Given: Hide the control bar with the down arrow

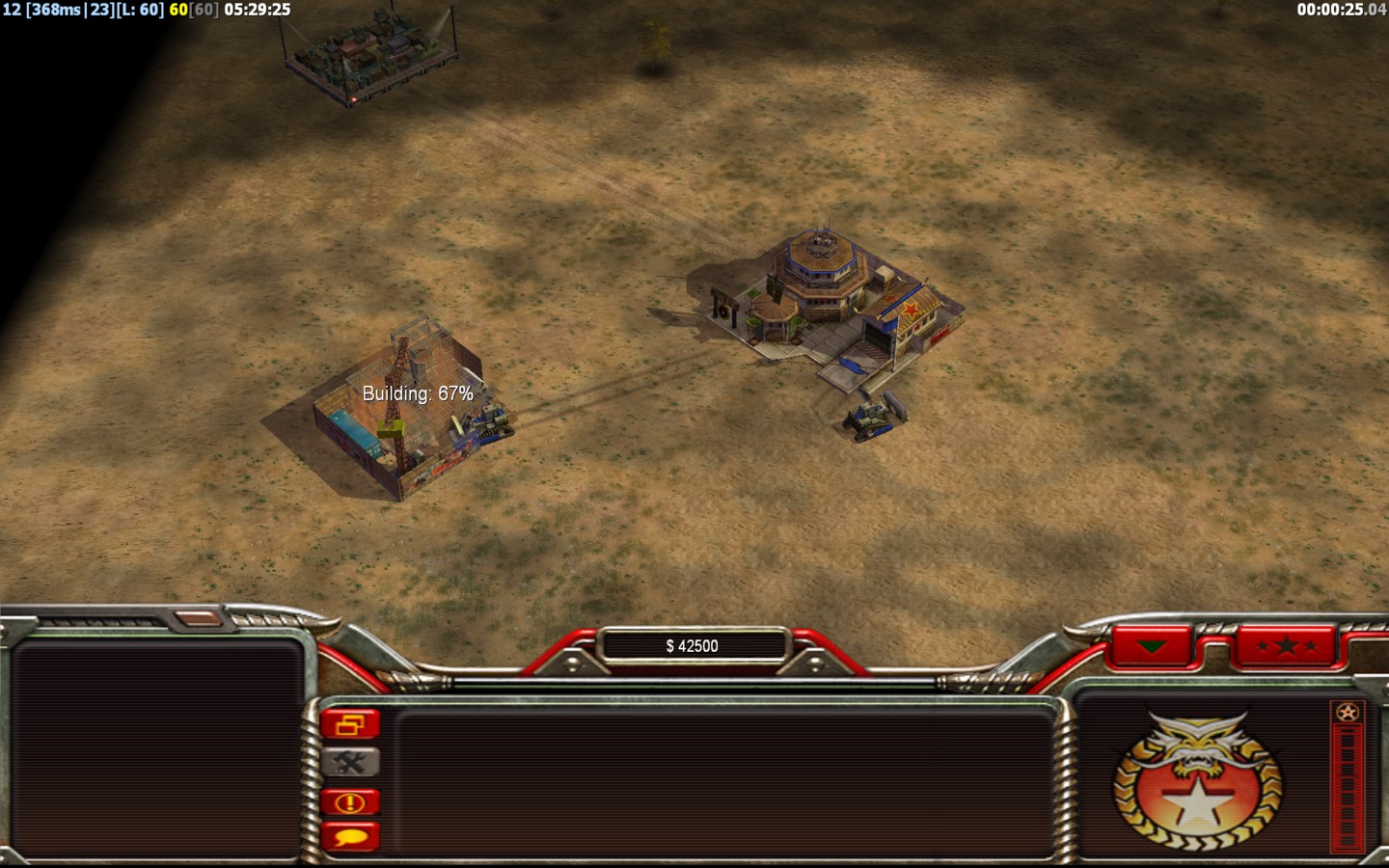Looking at the screenshot, I should (1152, 646).
